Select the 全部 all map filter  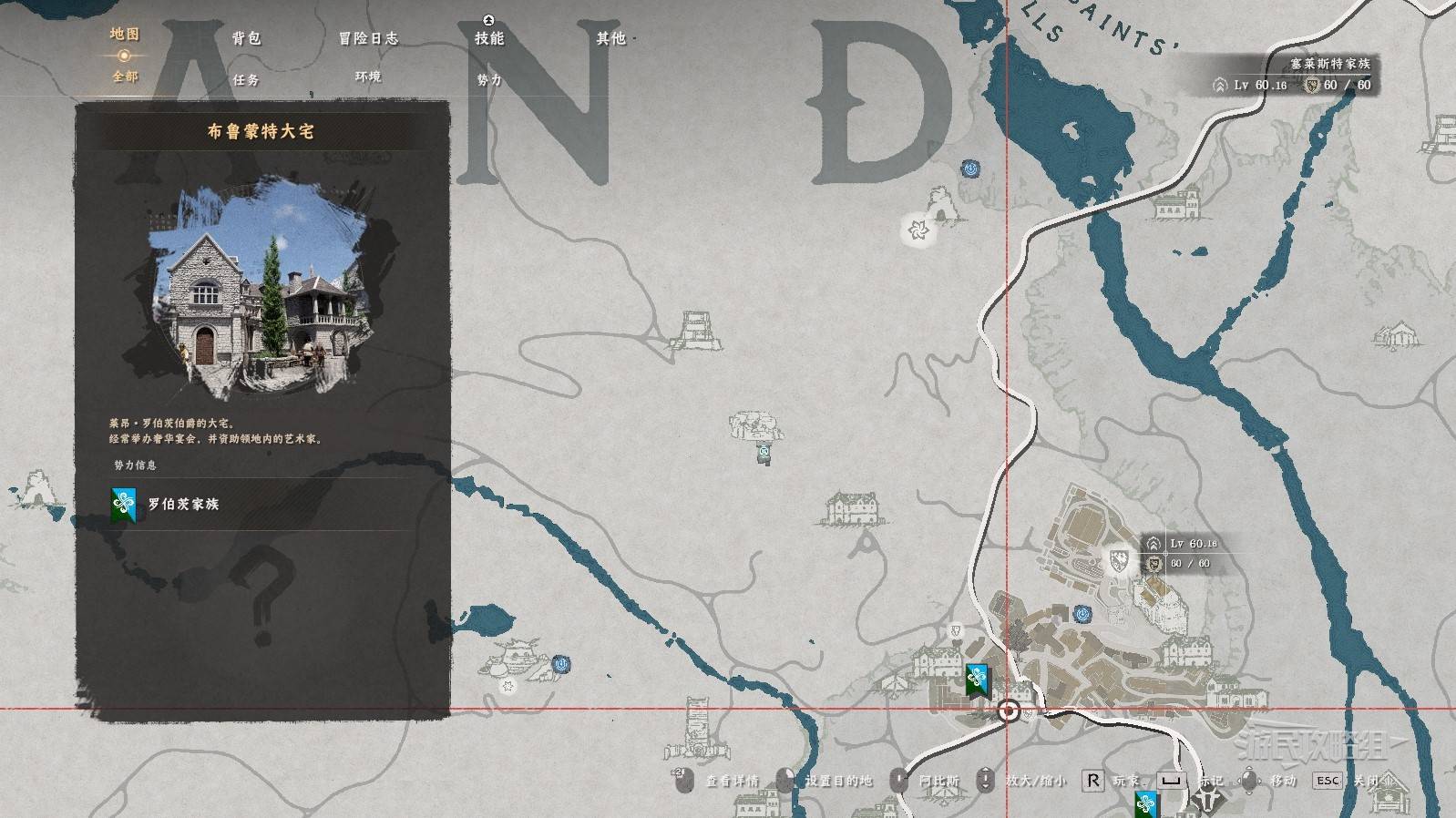(125, 77)
